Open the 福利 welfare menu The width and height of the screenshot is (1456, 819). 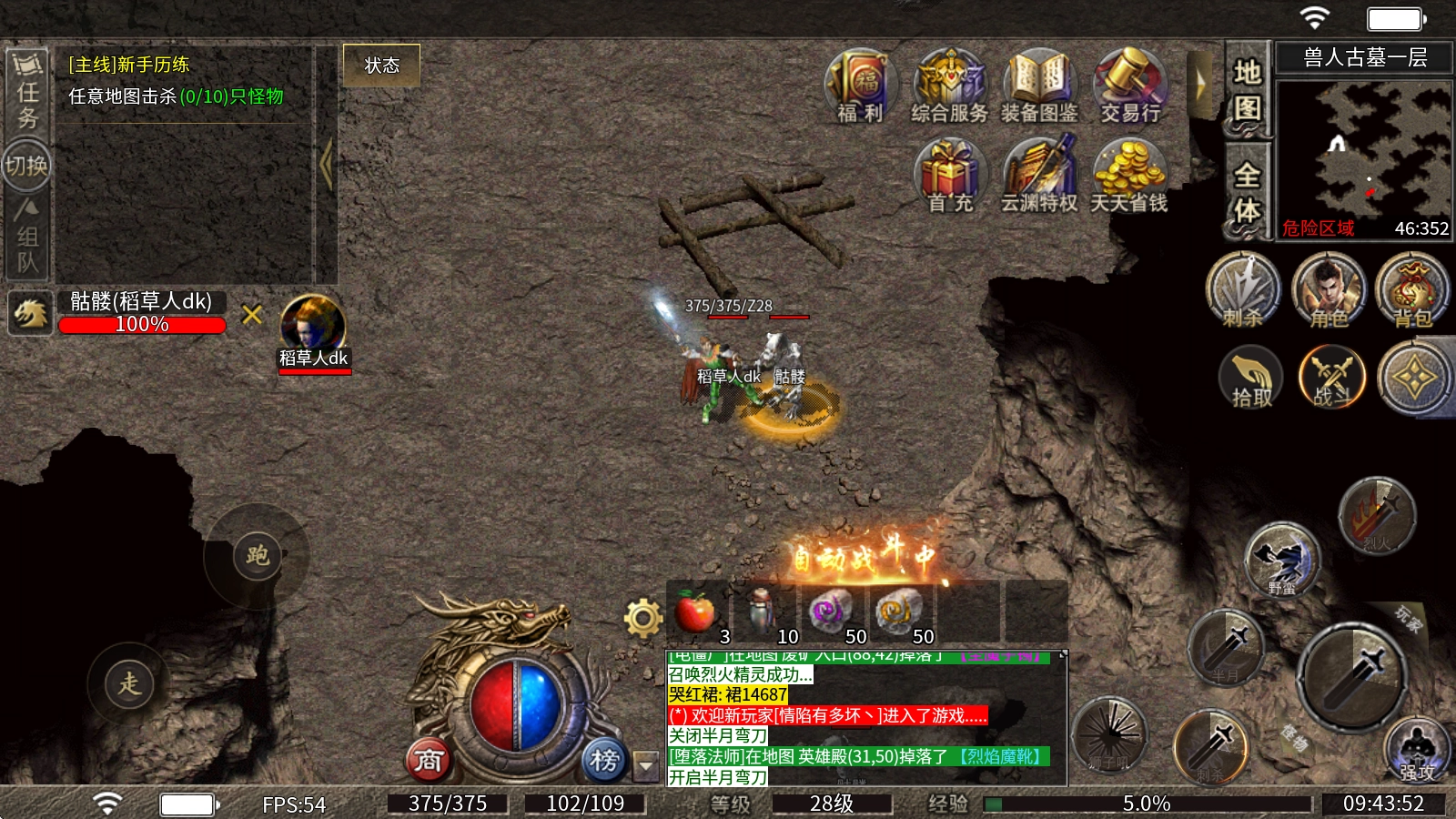[x=860, y=85]
